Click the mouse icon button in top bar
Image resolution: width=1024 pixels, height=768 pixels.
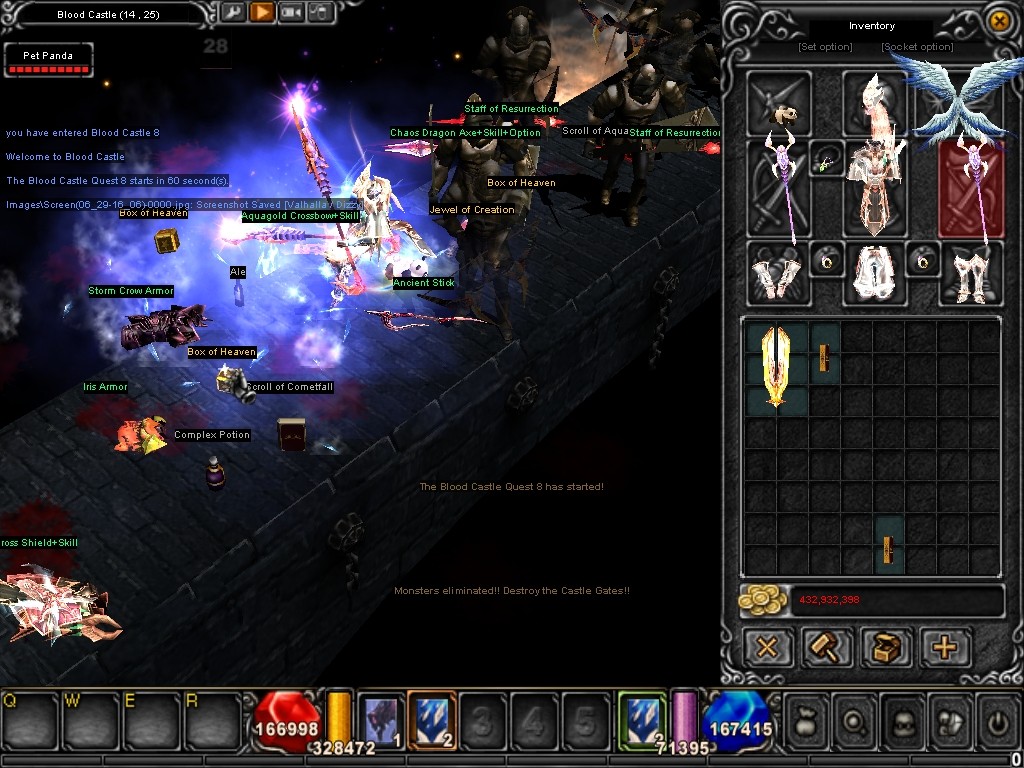pyautogui.click(x=320, y=13)
